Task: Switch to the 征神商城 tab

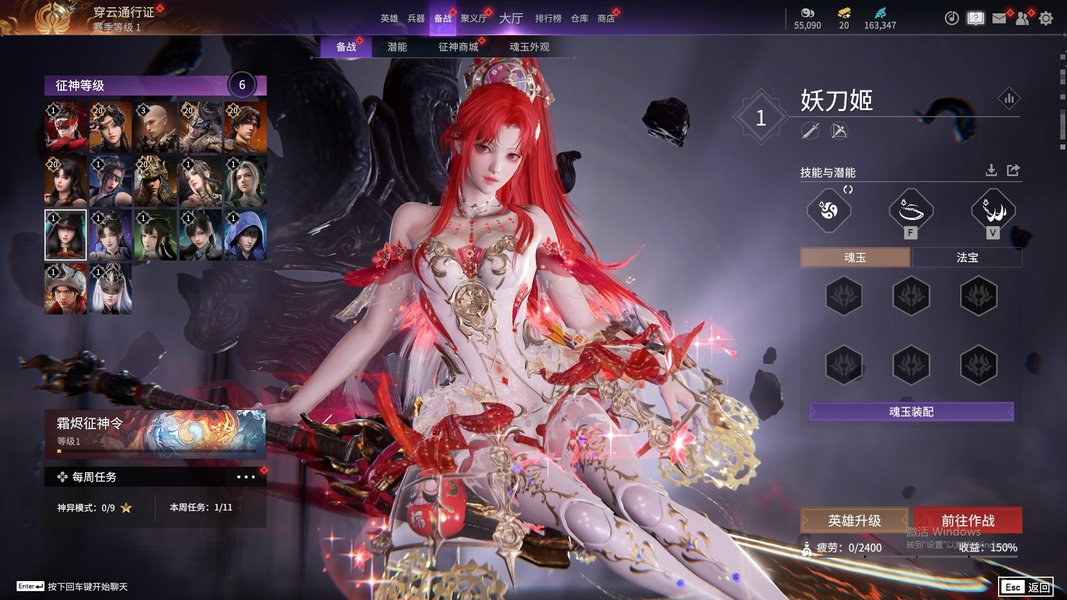Action: [458, 47]
